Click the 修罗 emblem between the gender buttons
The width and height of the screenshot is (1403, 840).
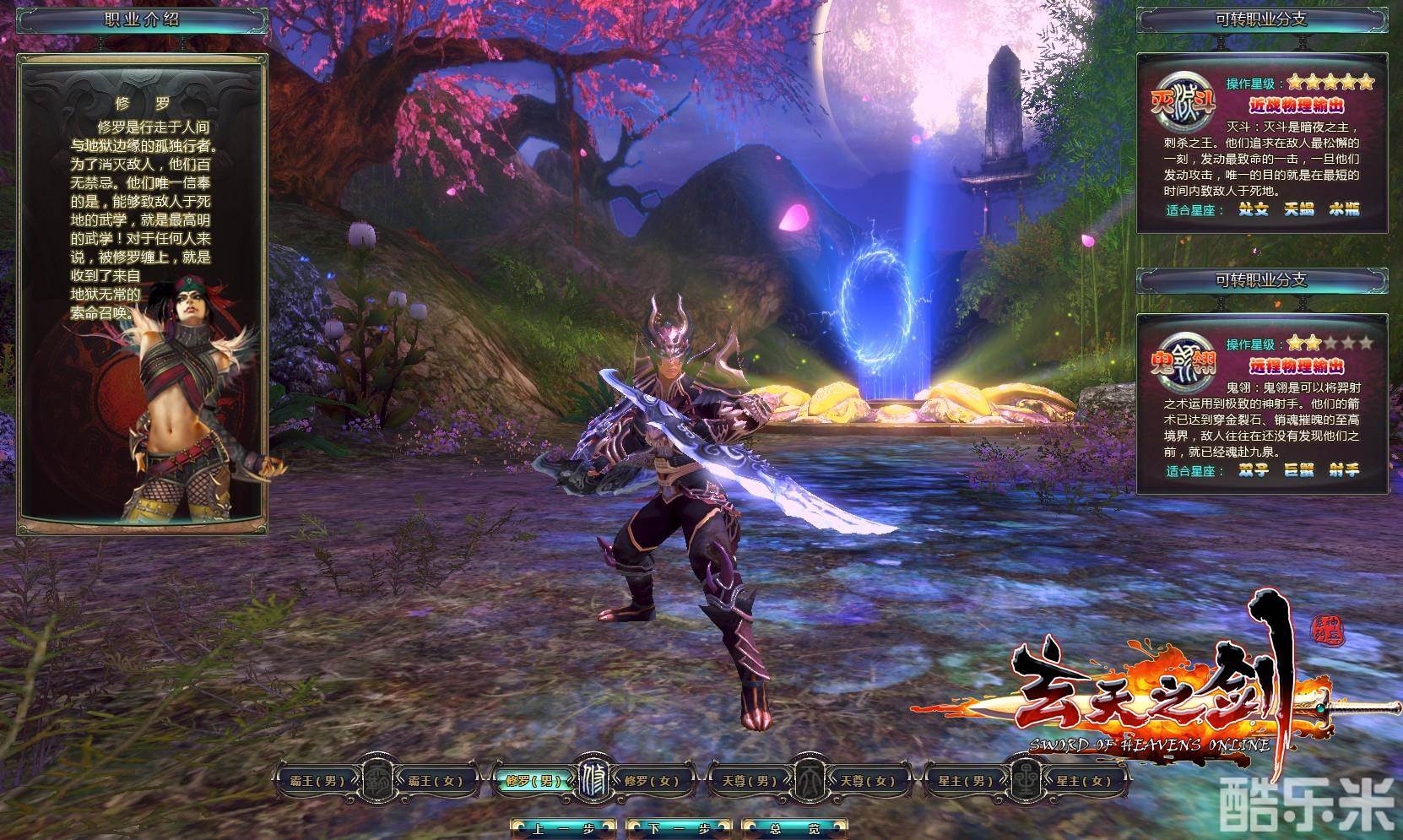(590, 780)
